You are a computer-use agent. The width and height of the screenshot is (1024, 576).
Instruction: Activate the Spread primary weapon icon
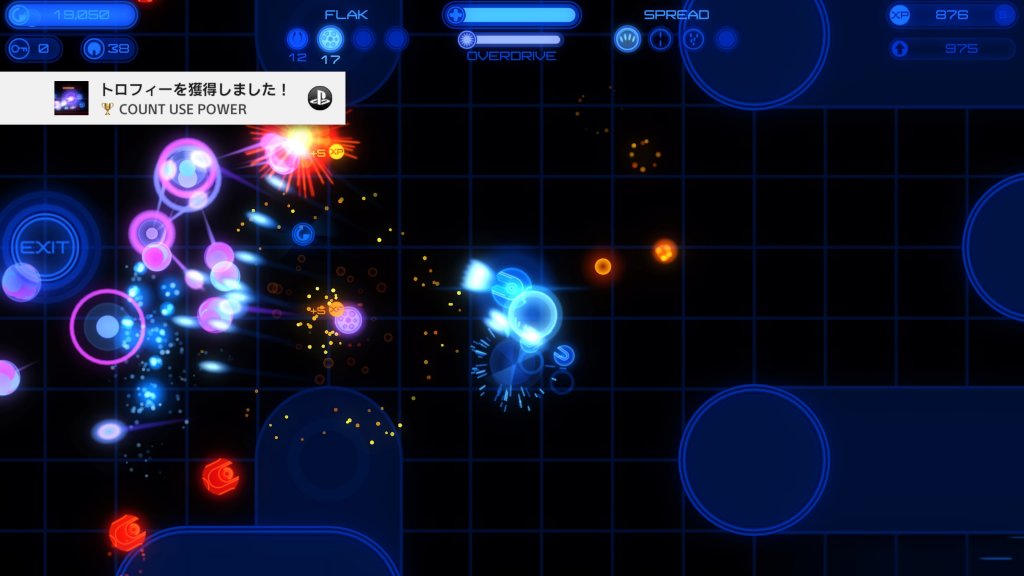pyautogui.click(x=627, y=39)
